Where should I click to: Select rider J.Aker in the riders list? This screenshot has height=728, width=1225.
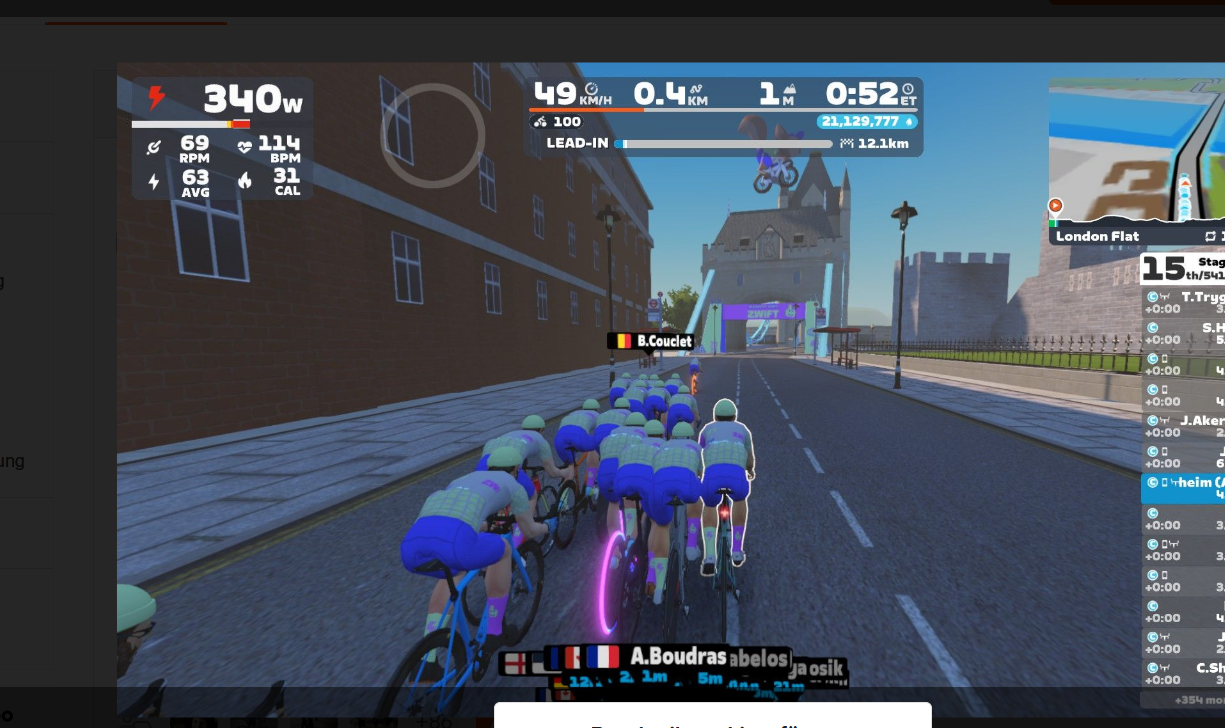click(x=1186, y=427)
